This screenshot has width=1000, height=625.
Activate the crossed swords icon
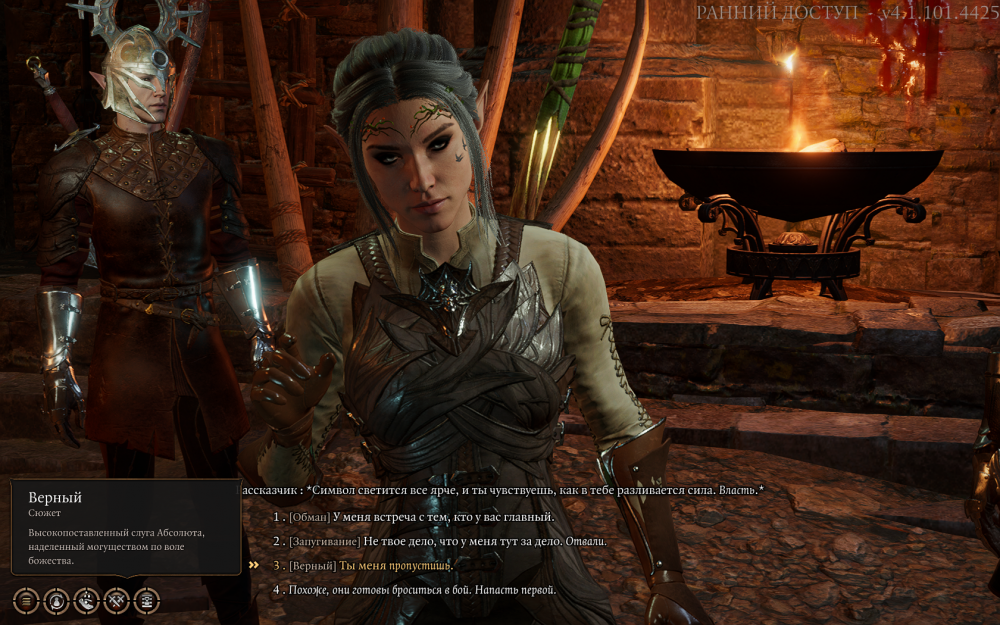coord(117,600)
